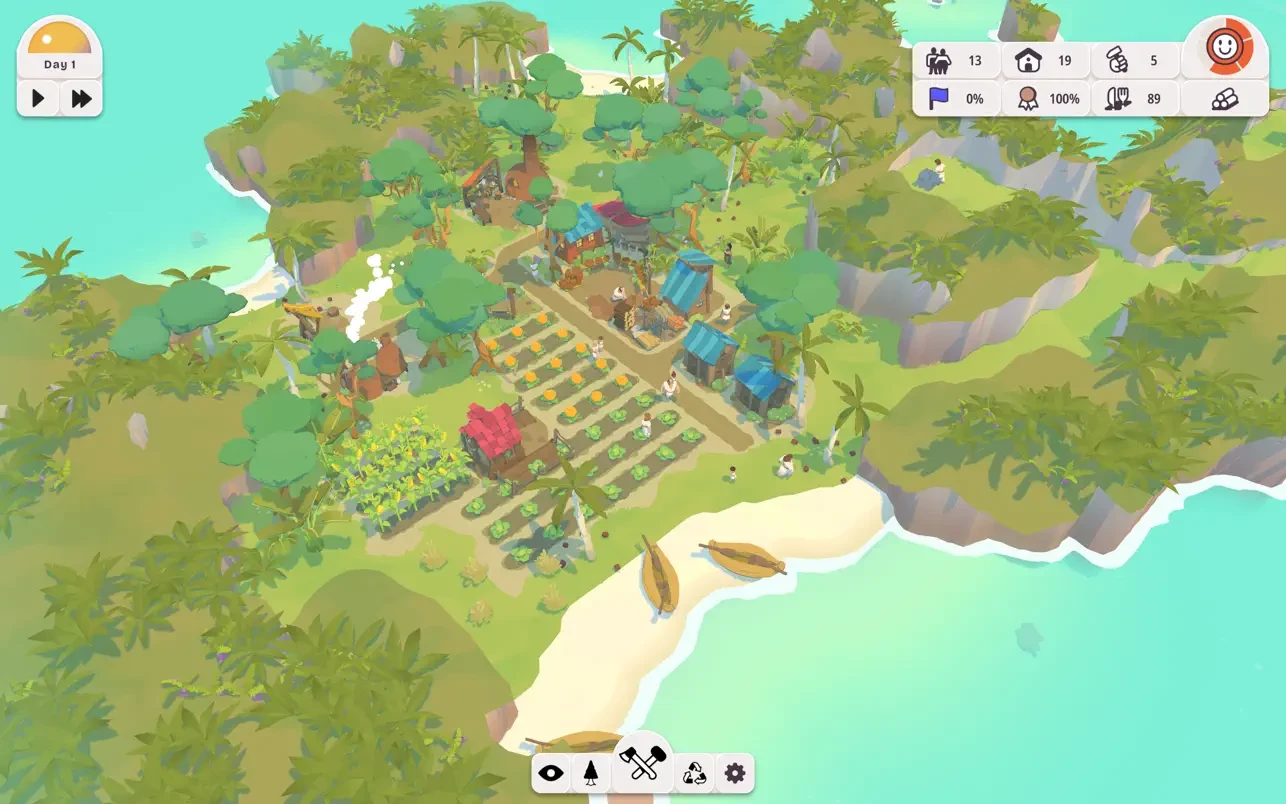The height and width of the screenshot is (804, 1286).
Task: Toggle the eye overview mode
Action: pyautogui.click(x=550, y=772)
